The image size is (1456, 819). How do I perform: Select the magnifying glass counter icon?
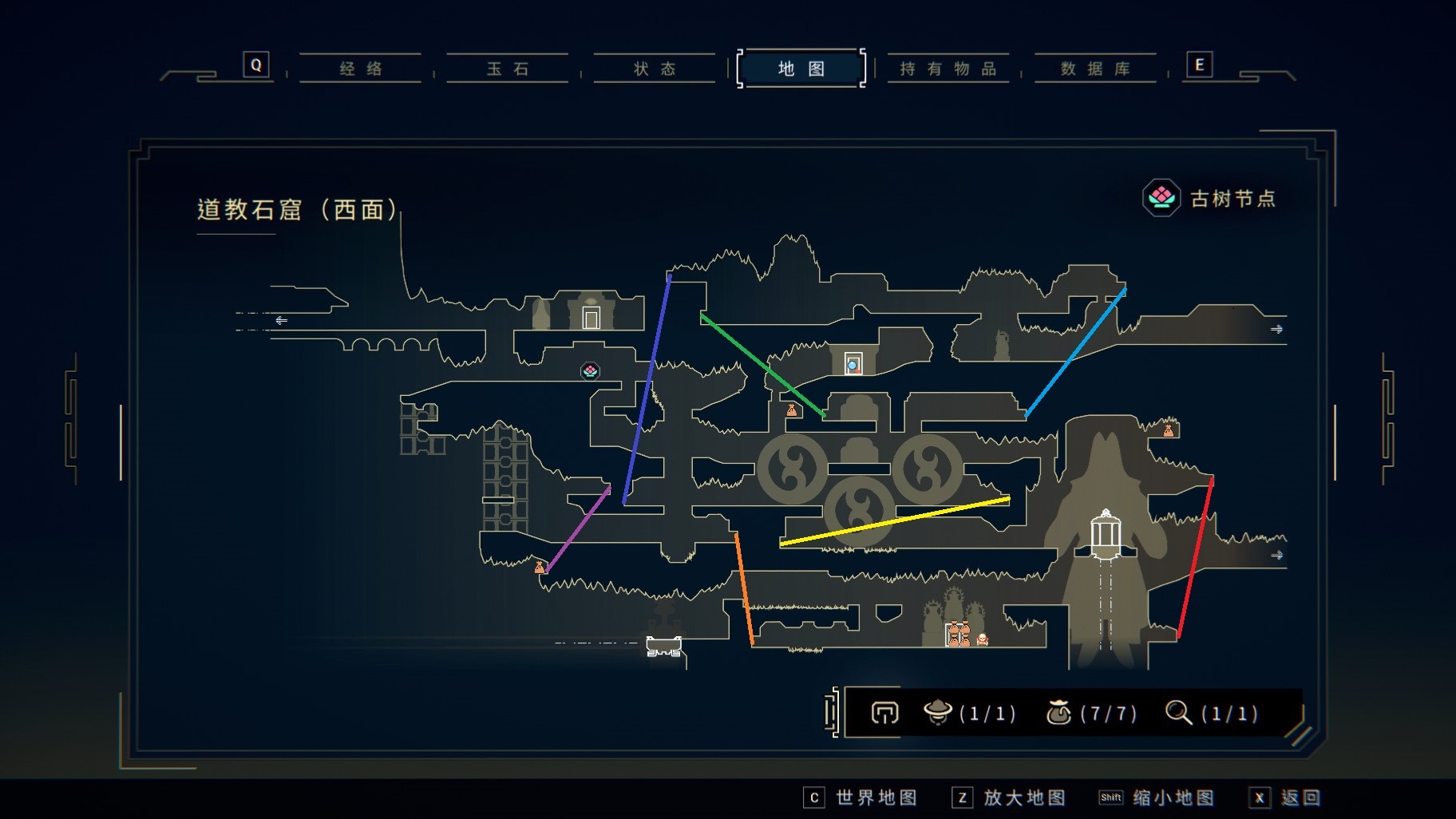(1178, 712)
